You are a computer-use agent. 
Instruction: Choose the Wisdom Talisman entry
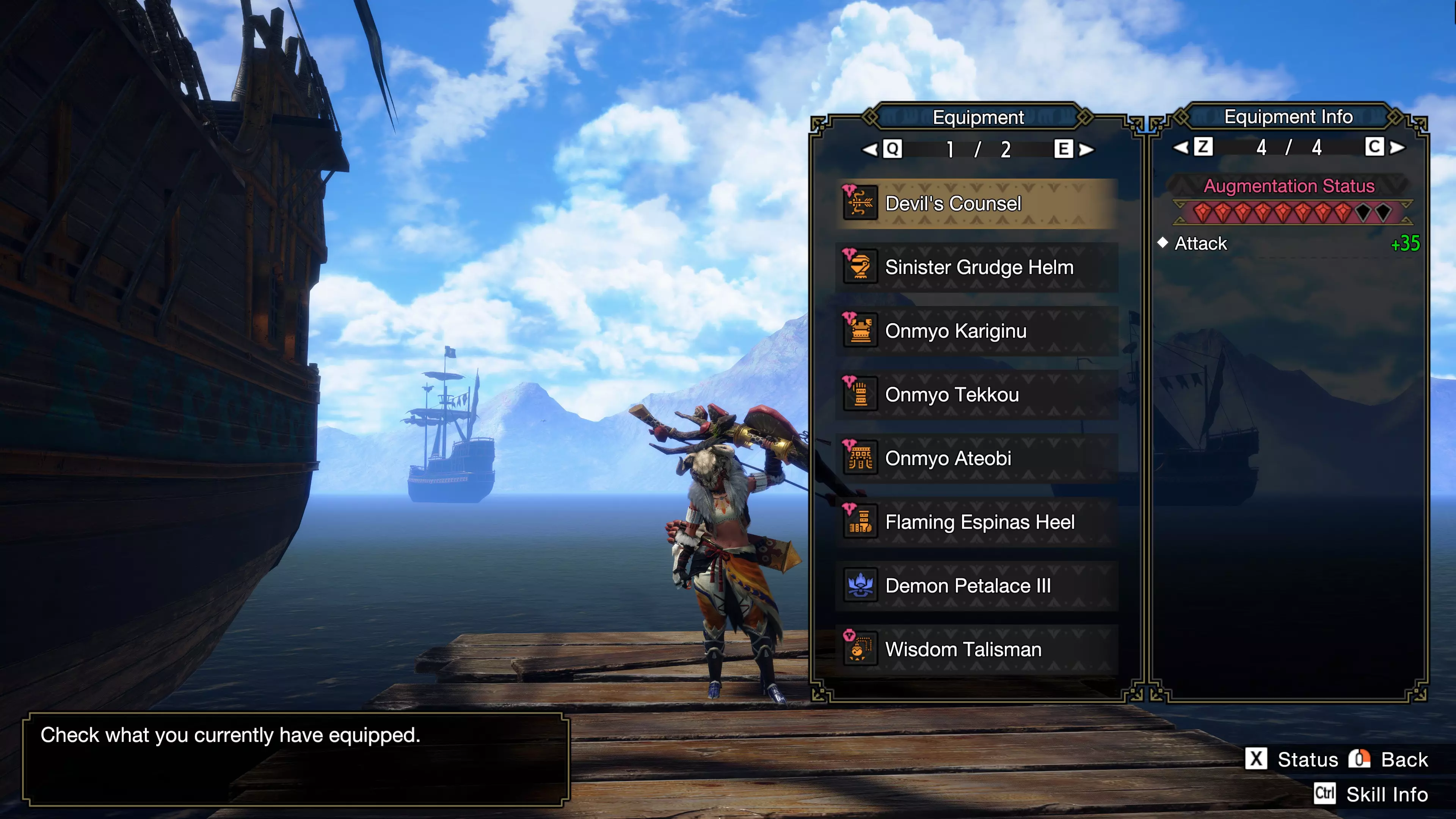[977, 650]
